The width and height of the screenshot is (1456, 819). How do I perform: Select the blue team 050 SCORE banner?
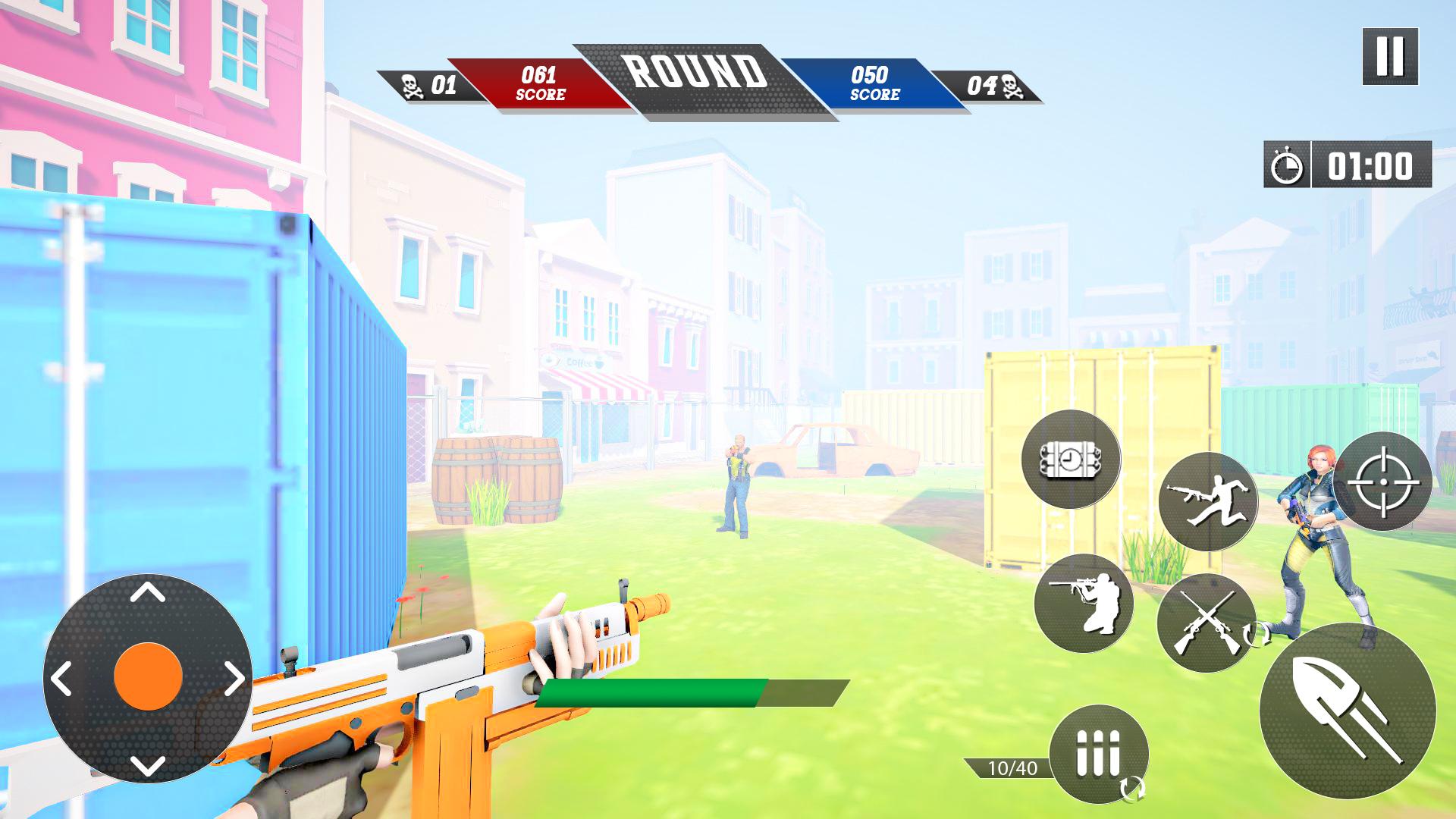874,82
